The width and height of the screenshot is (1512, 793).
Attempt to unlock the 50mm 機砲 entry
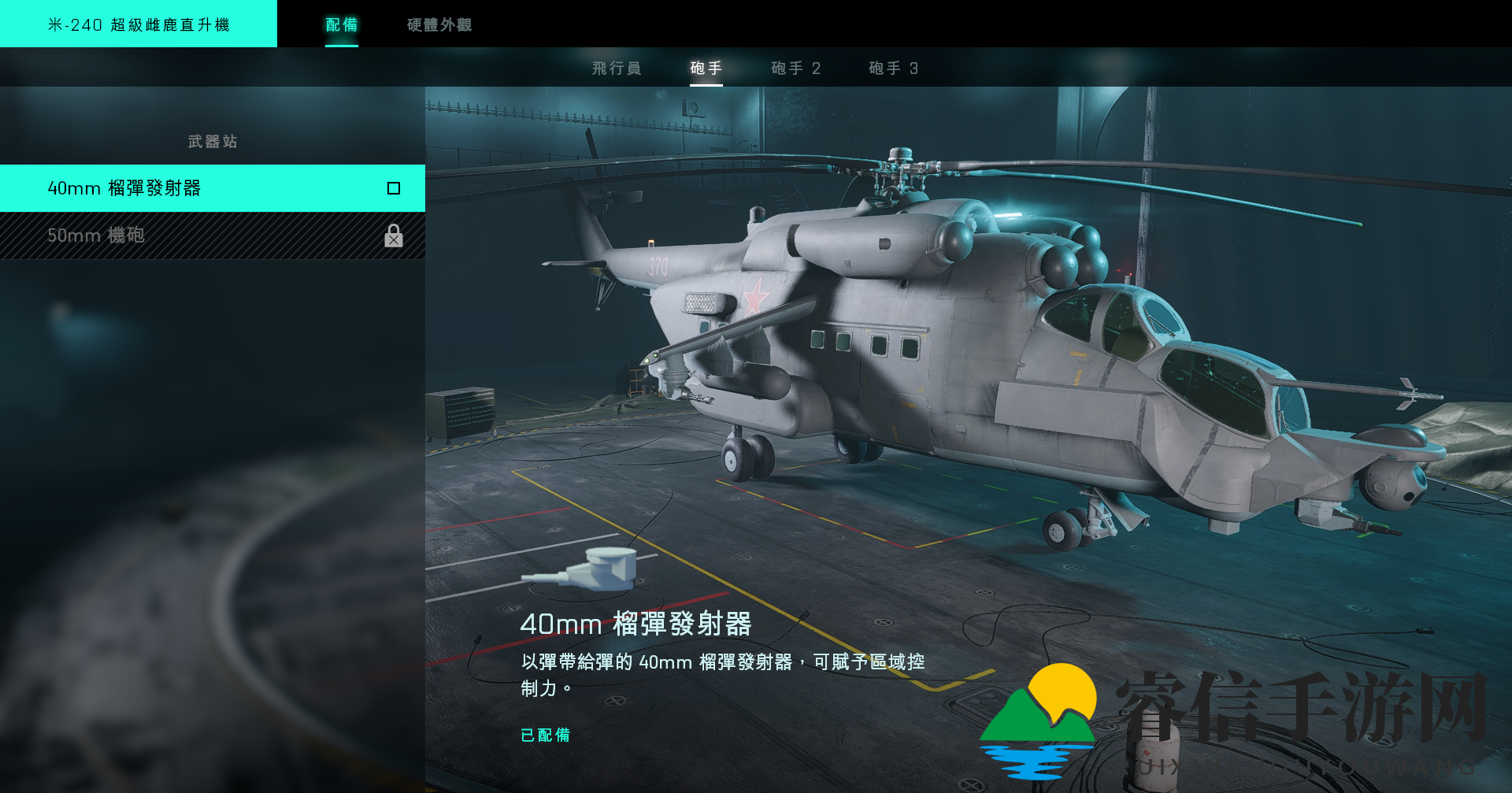(x=213, y=236)
